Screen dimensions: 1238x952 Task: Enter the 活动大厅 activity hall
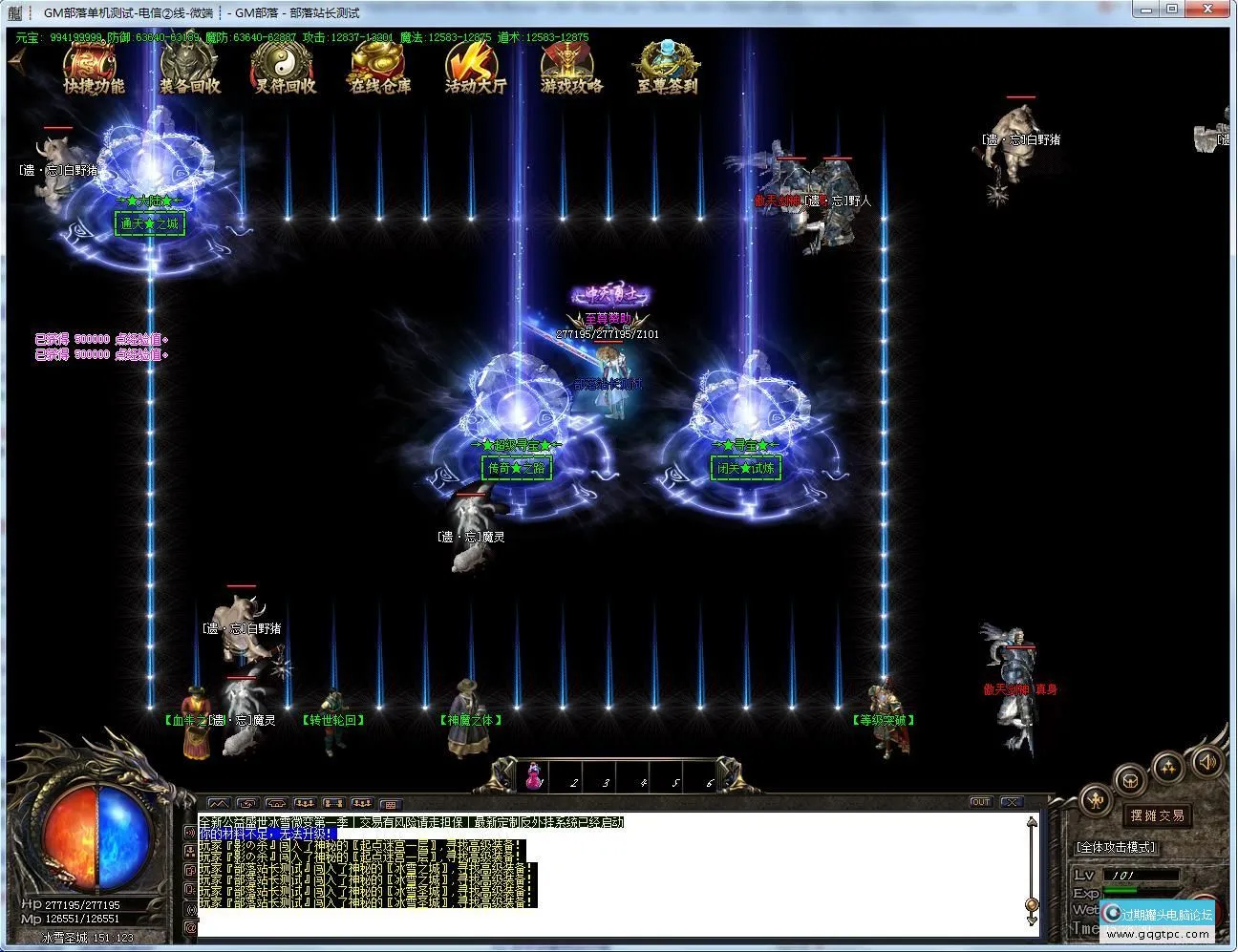[475, 69]
